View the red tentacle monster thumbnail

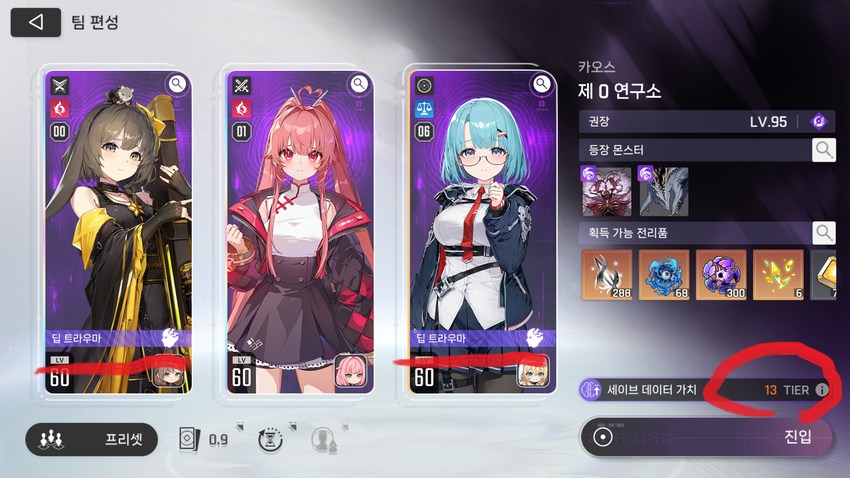click(x=606, y=192)
